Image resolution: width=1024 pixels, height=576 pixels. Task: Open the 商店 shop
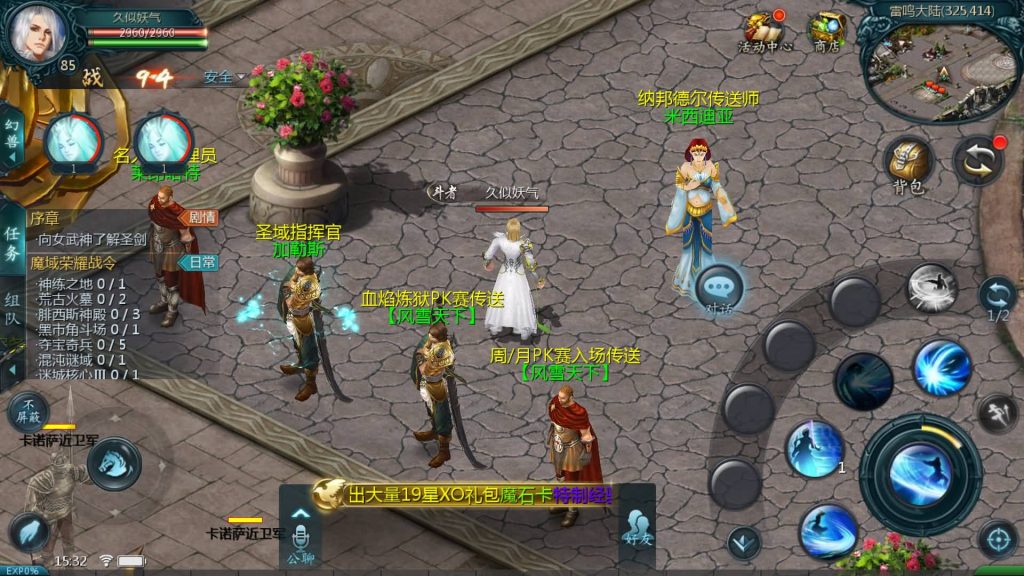pos(826,31)
